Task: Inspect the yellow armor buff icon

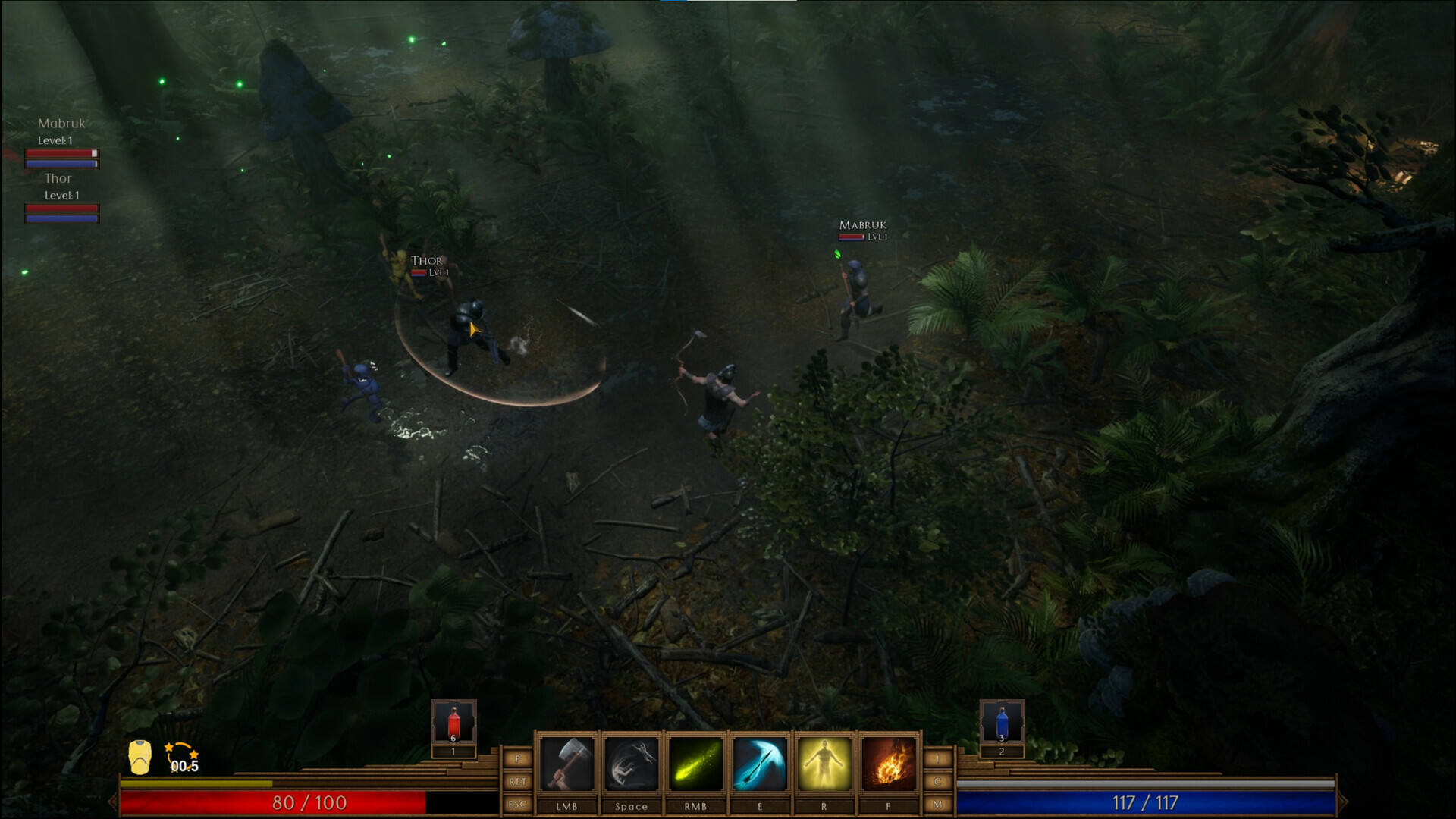Action: point(140,757)
